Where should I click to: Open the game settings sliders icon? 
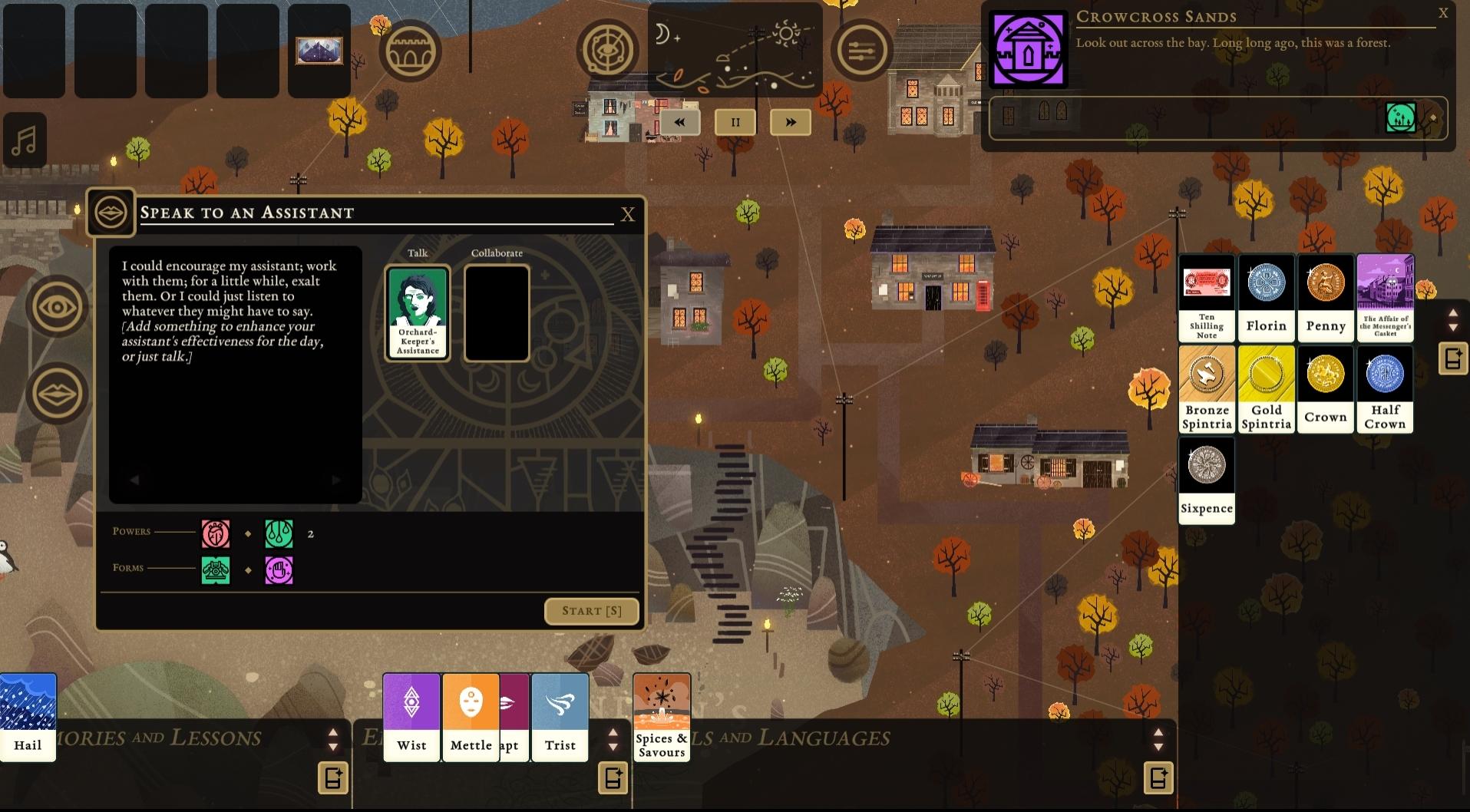861,50
